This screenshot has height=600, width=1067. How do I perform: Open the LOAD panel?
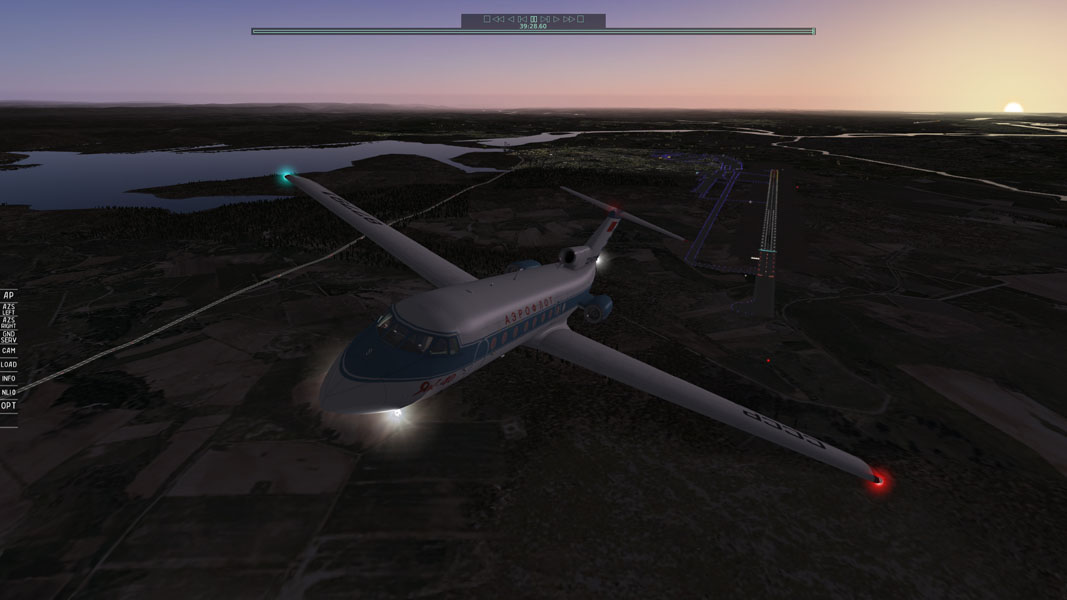pos(8,365)
